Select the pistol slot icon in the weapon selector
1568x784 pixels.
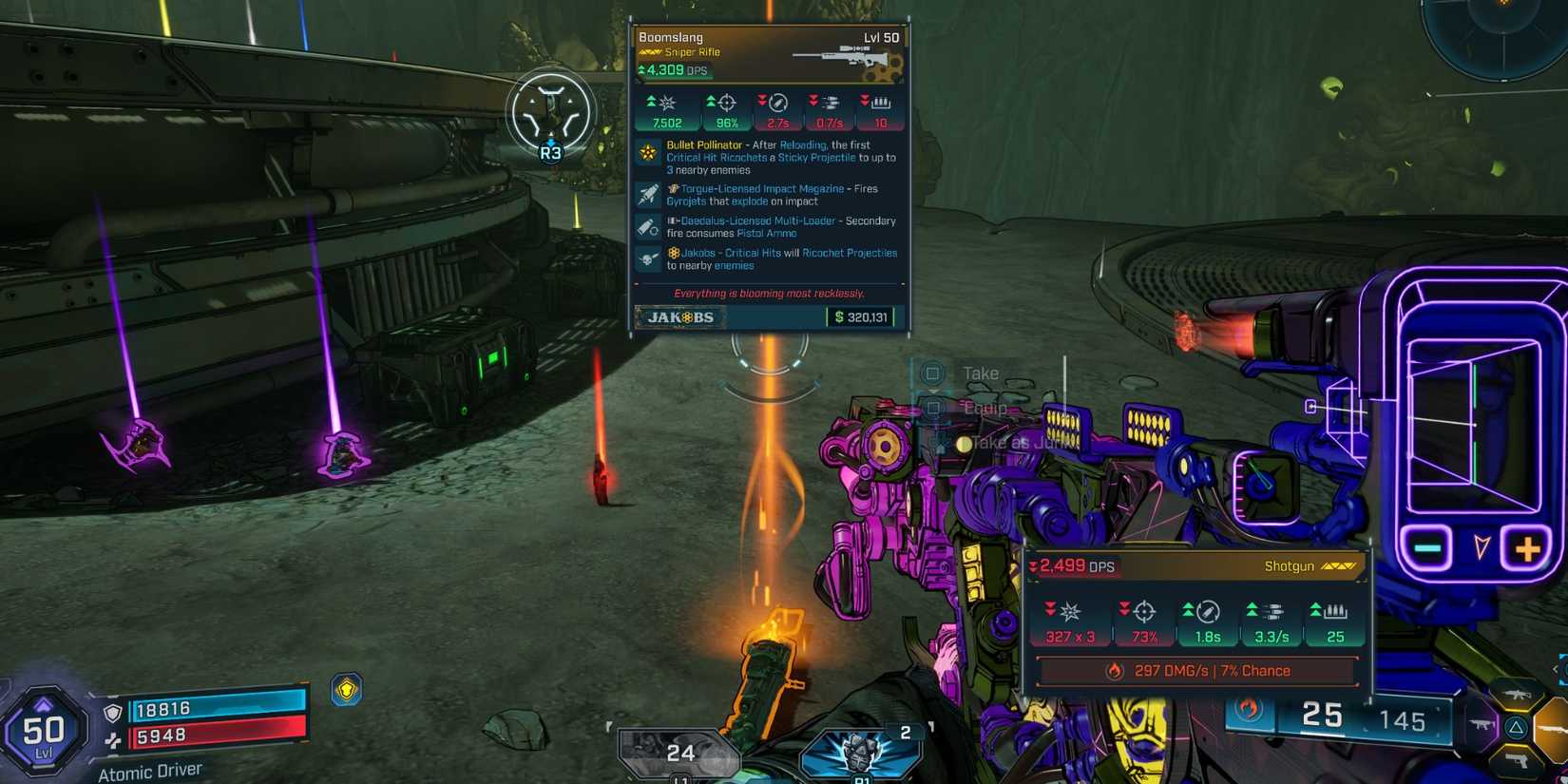point(1517,760)
